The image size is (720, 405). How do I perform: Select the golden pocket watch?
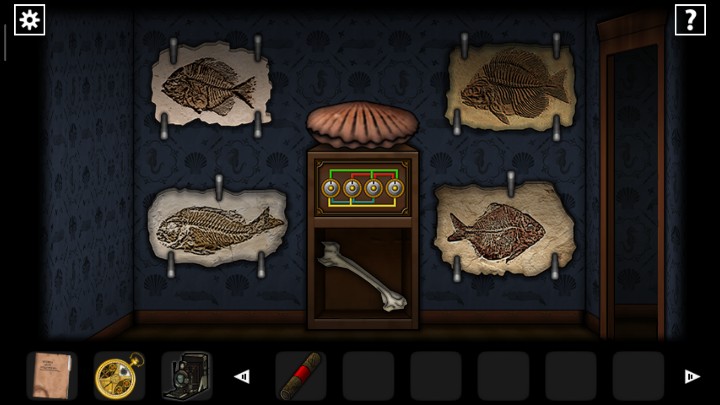[x=118, y=375]
